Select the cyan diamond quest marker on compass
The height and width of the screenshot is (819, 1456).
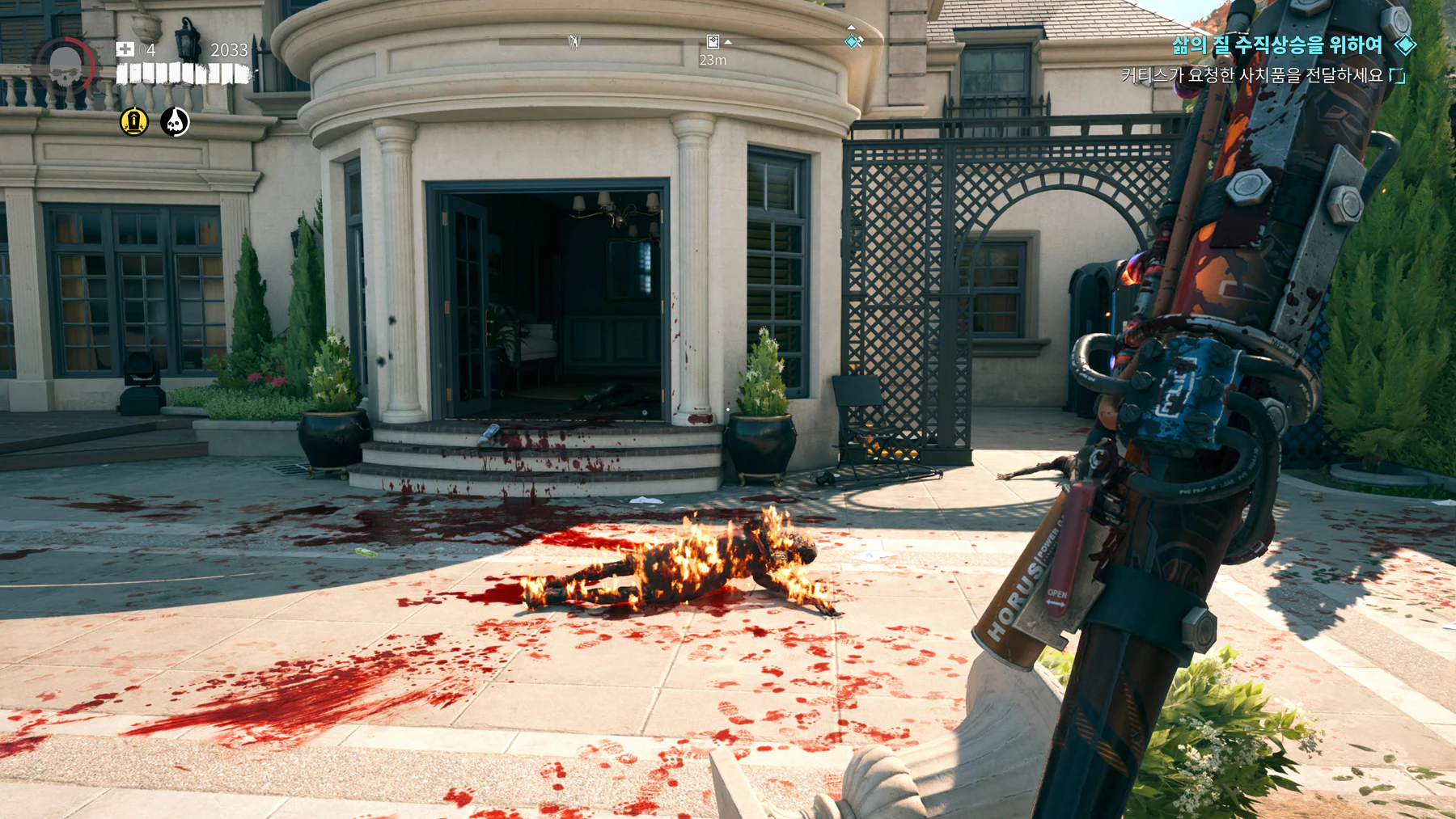coord(853,41)
